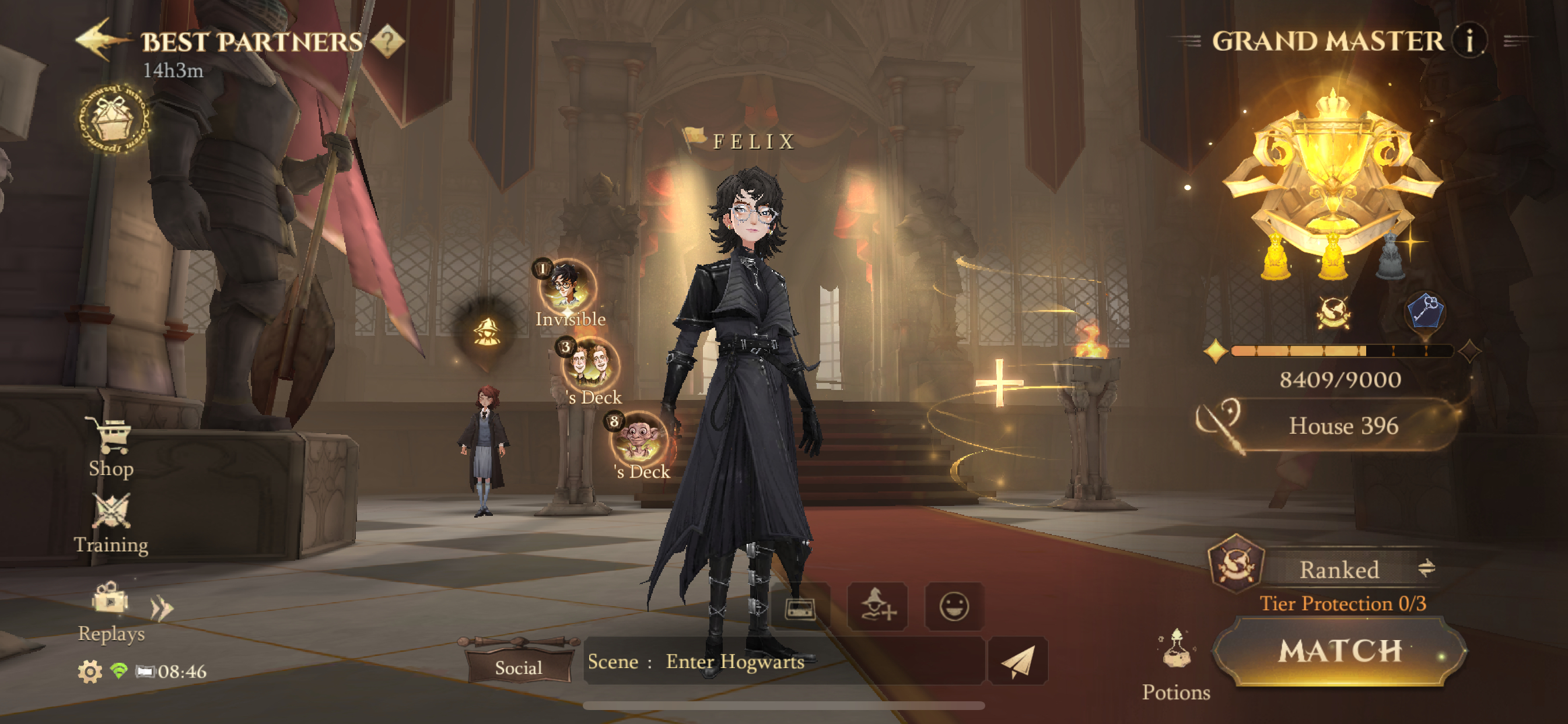Start a ranked MATCH
1568x724 pixels.
click(x=1339, y=651)
